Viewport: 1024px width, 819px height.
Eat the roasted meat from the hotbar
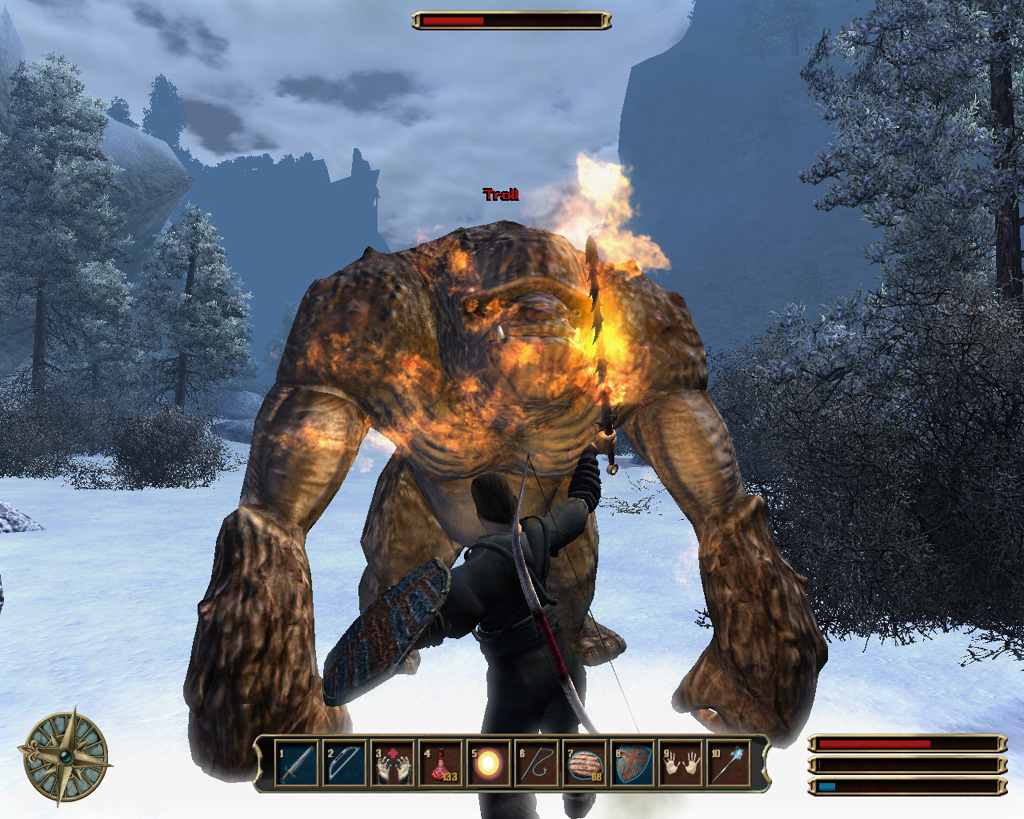[585, 765]
